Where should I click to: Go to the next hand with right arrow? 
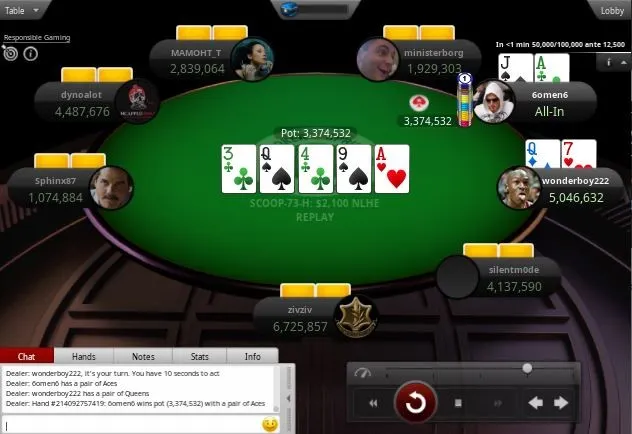pyautogui.click(x=561, y=403)
